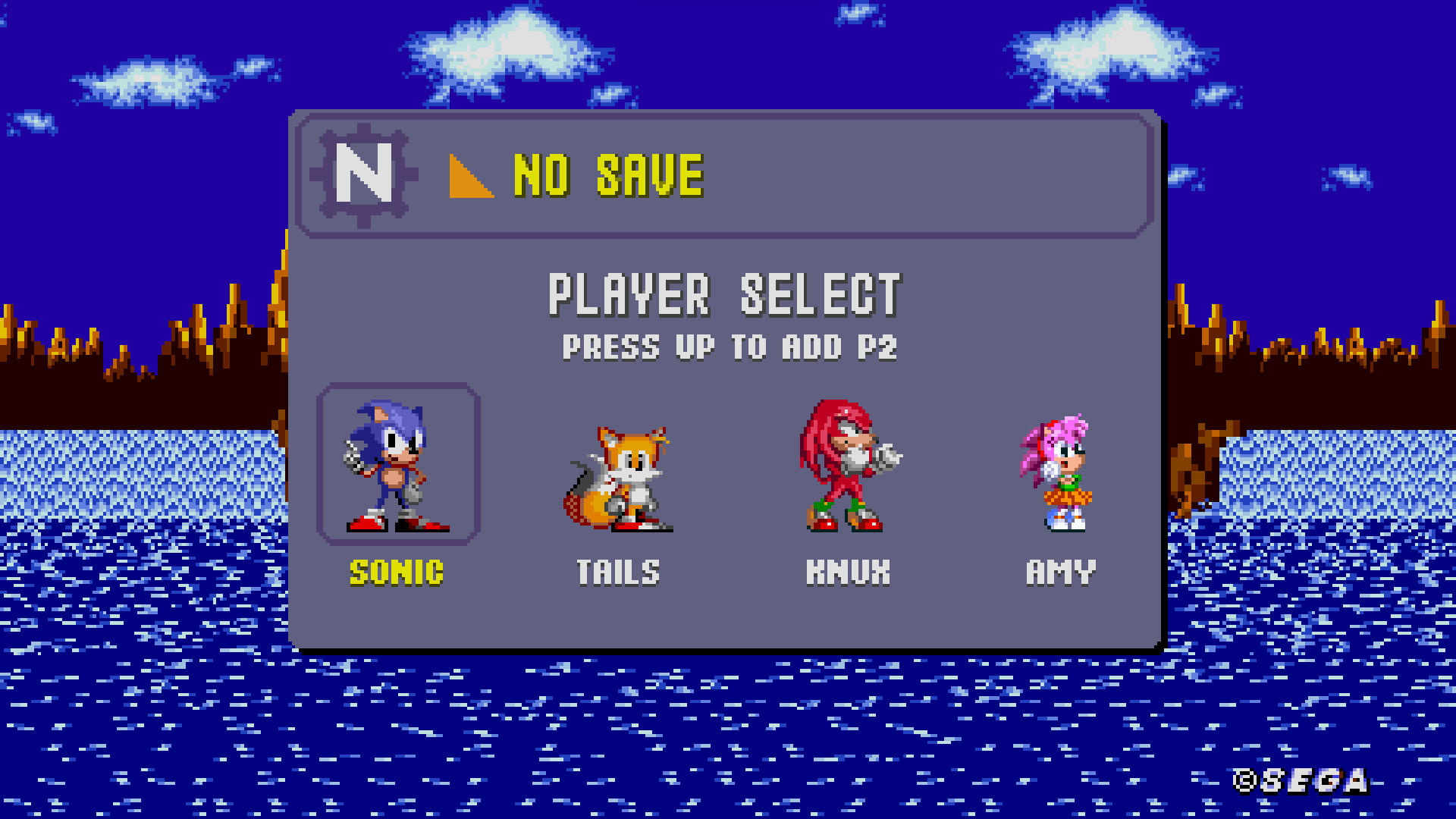Confirm selection by clicking SONIC text

click(398, 573)
